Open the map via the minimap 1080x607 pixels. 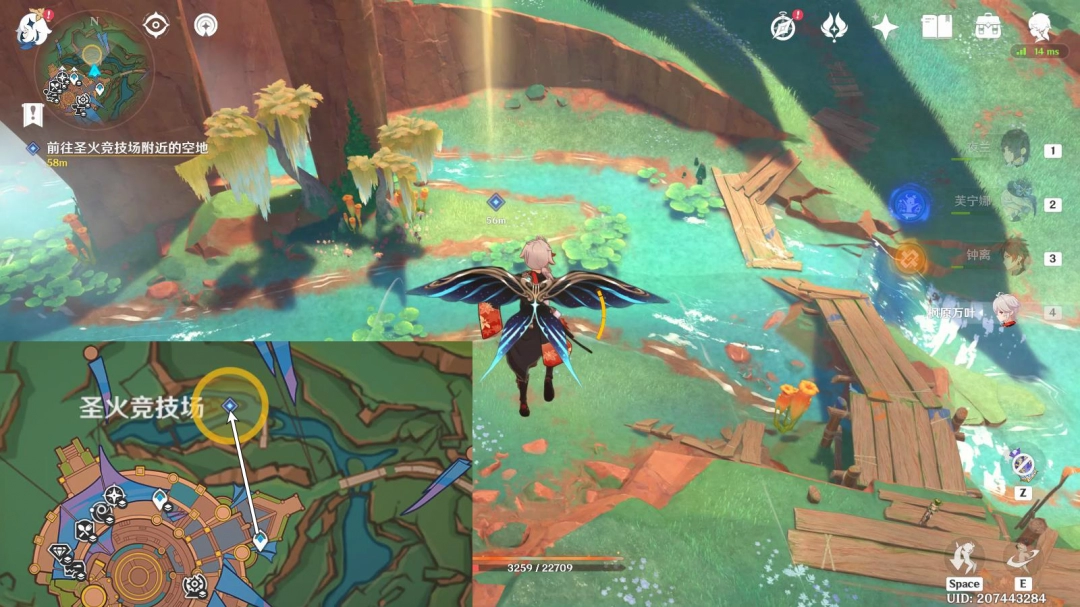click(x=93, y=65)
